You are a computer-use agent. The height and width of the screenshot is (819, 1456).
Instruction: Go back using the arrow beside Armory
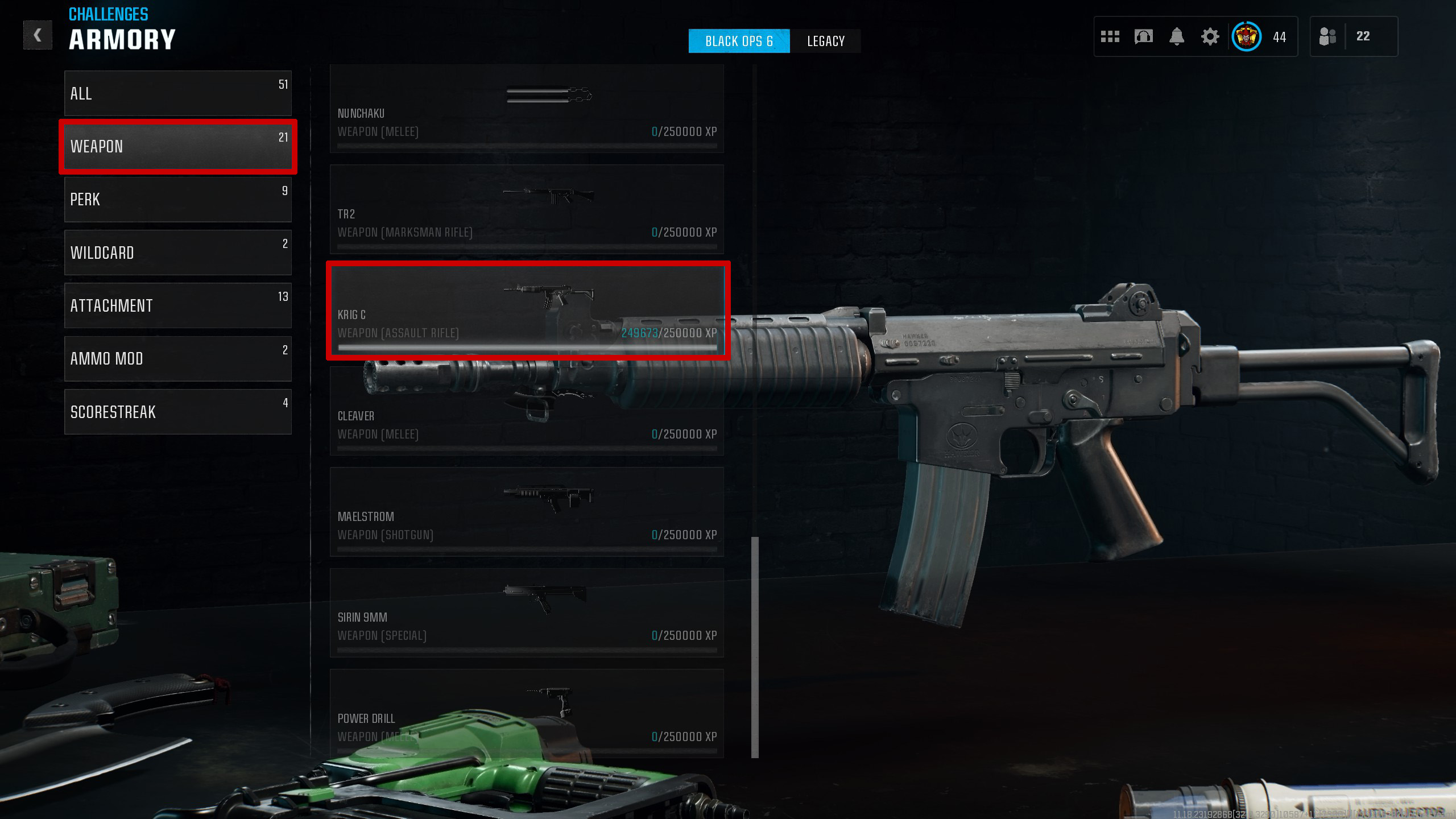click(38, 35)
